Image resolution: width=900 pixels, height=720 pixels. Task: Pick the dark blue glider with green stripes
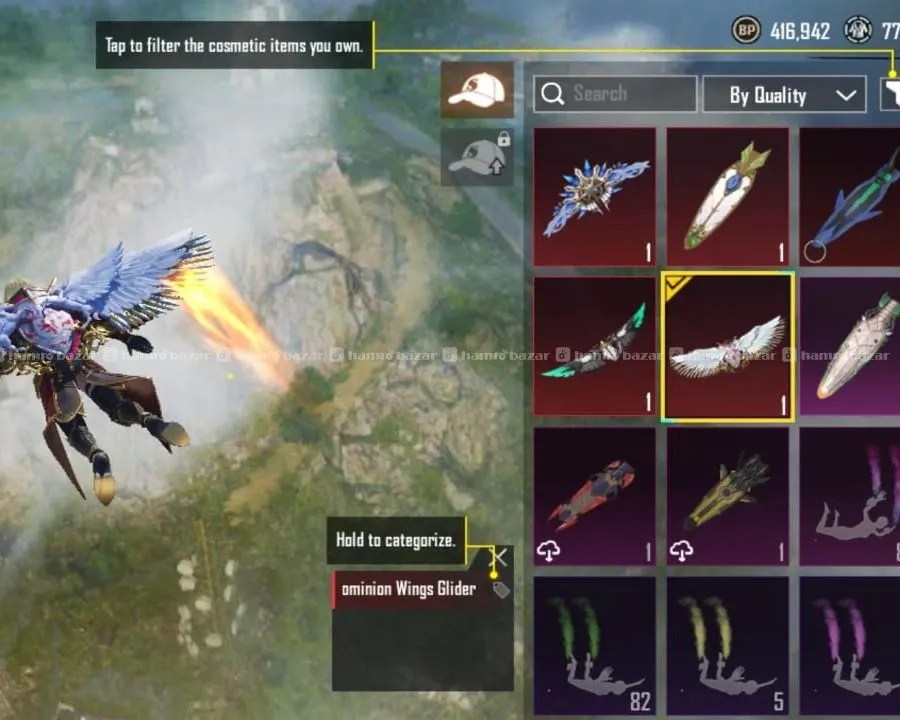point(850,196)
